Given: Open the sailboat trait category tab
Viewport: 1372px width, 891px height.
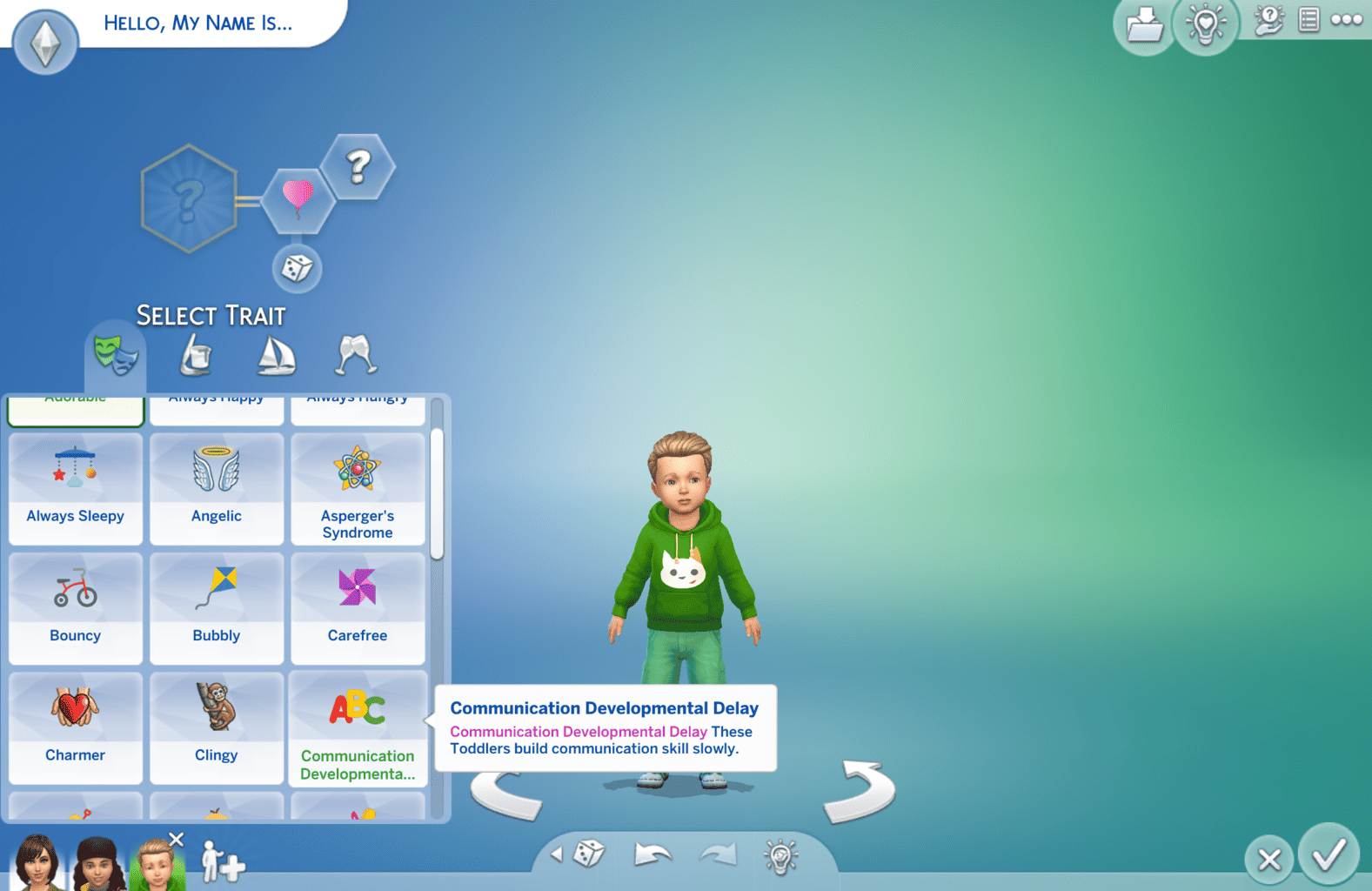Looking at the screenshot, I should pyautogui.click(x=274, y=352).
